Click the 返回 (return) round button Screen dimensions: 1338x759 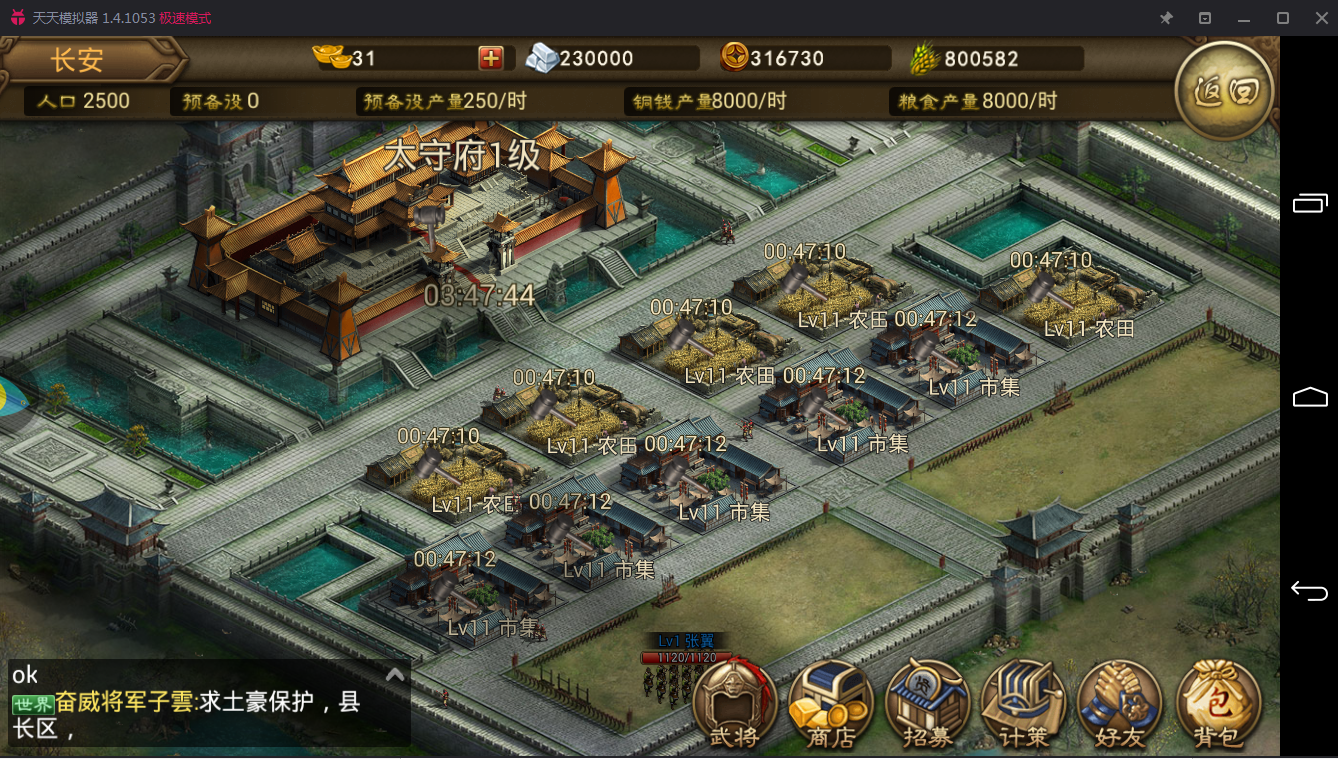pos(1224,91)
